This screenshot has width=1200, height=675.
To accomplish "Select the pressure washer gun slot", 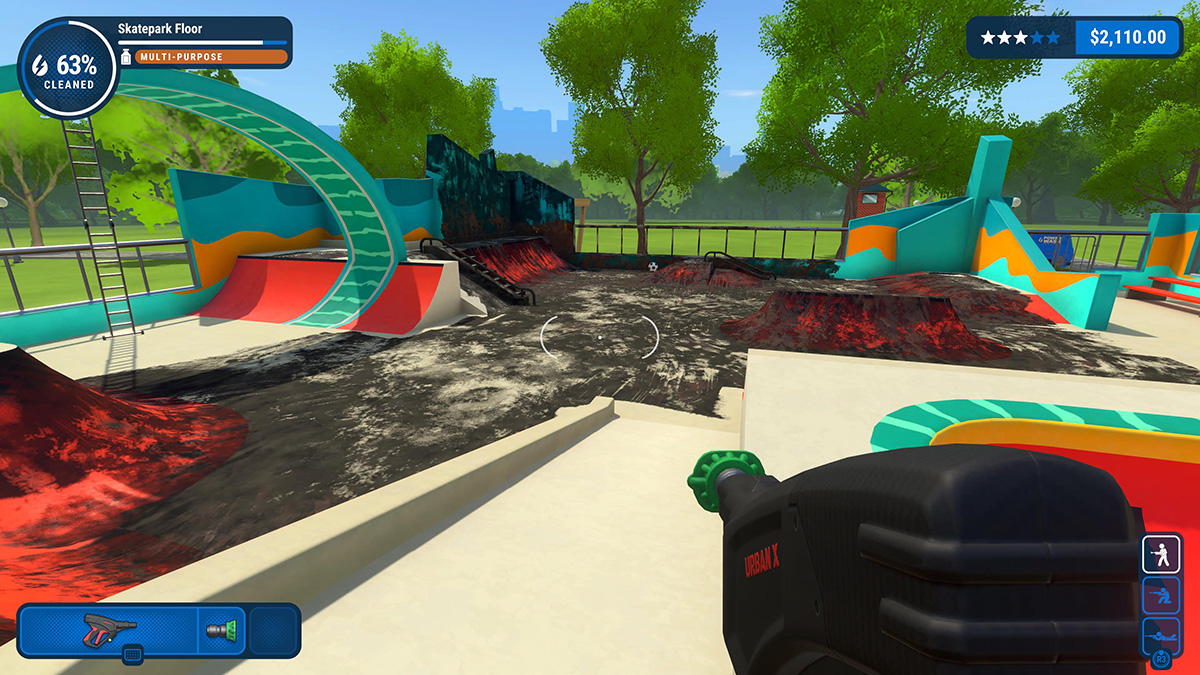I will (110, 629).
